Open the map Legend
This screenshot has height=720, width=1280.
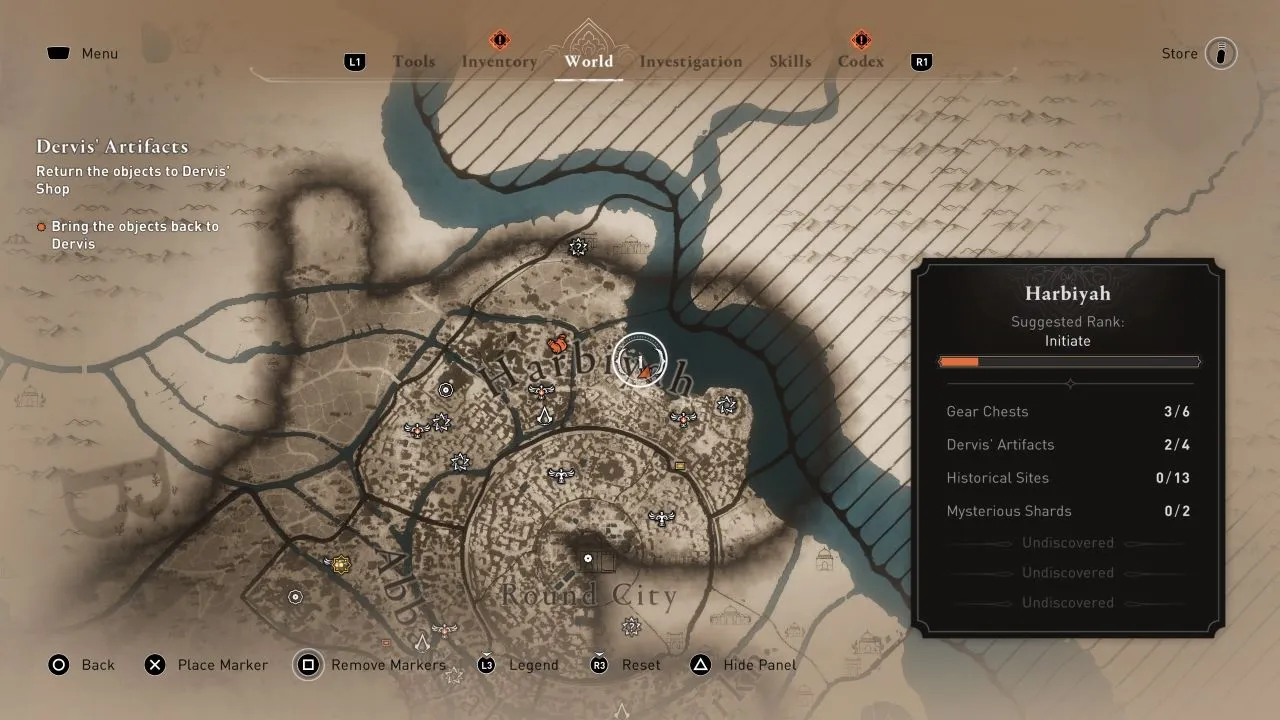tap(533, 665)
